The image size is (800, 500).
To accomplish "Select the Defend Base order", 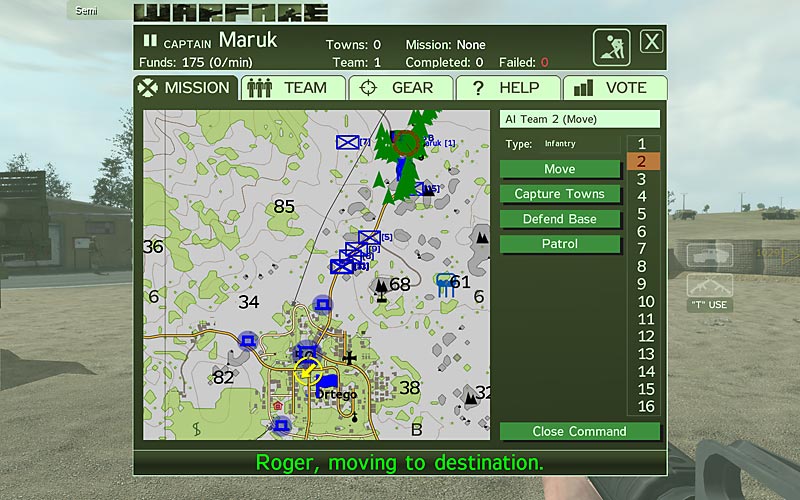I will 560,219.
